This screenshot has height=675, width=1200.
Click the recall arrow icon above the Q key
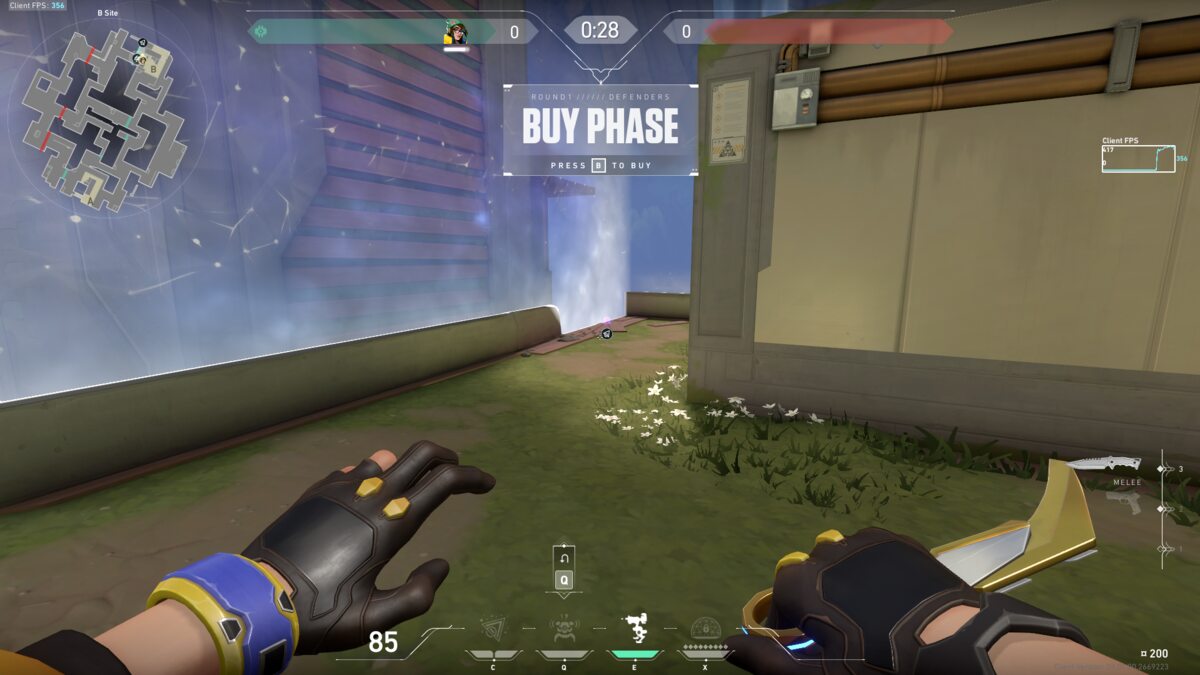coord(564,557)
